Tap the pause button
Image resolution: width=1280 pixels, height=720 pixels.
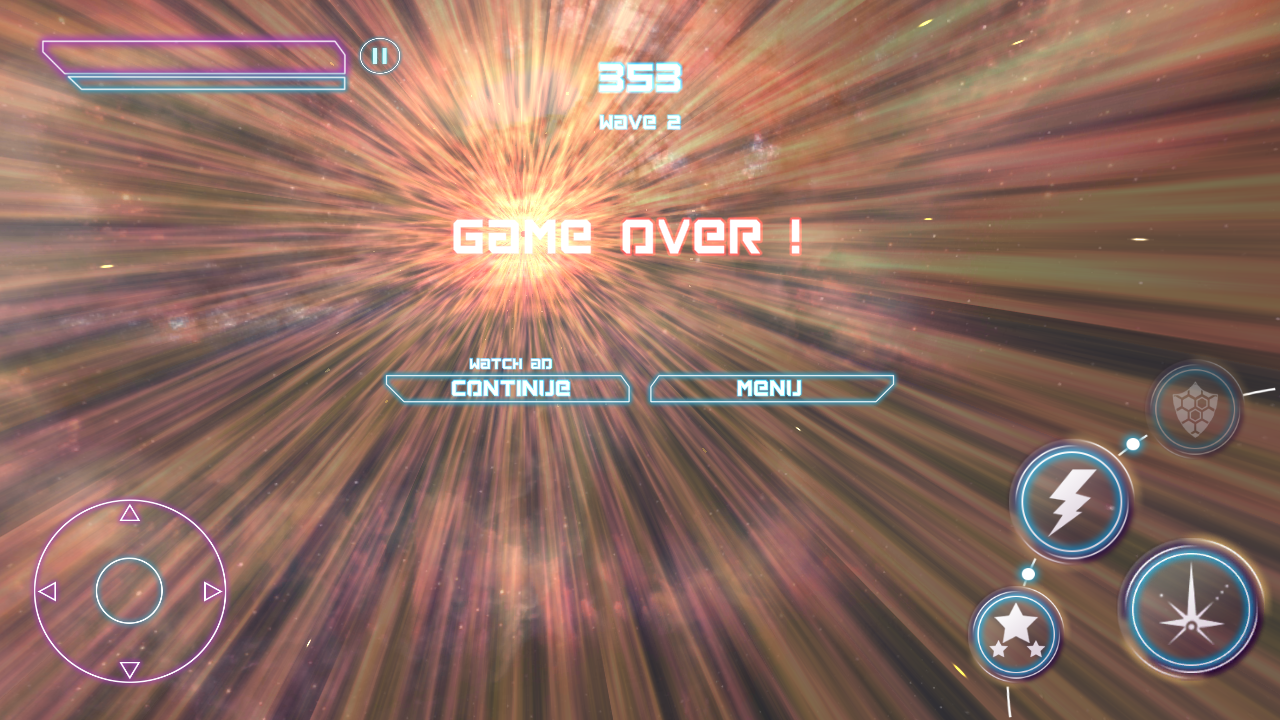pos(379,56)
